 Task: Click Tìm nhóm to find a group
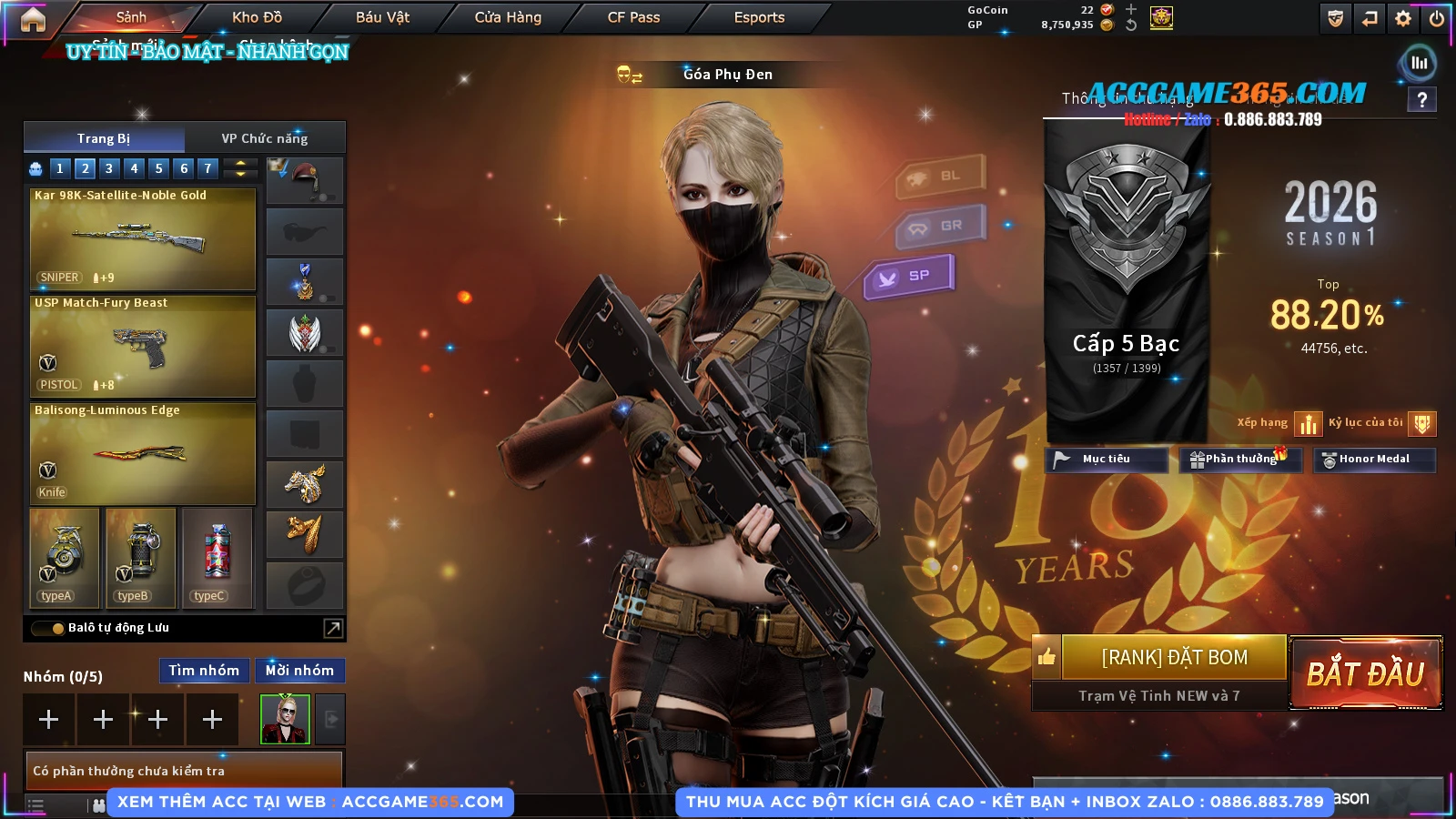pos(204,671)
